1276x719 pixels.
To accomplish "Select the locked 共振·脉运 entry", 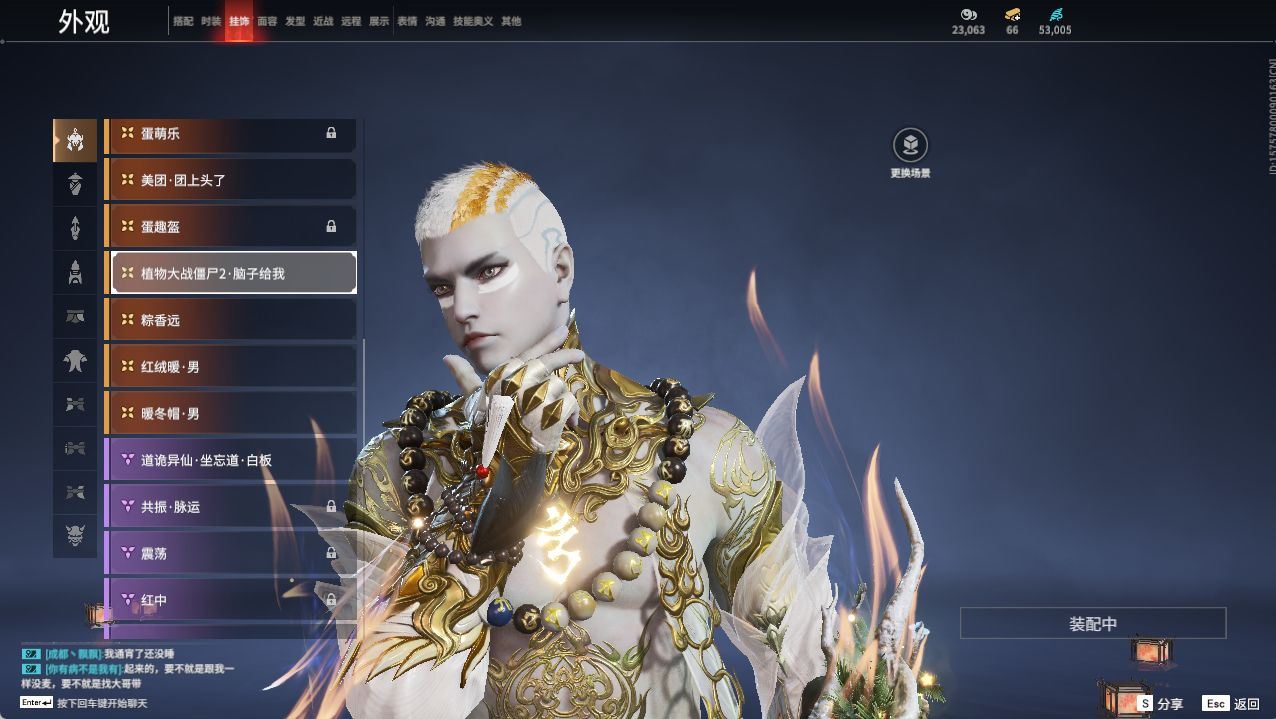I will click(232, 507).
